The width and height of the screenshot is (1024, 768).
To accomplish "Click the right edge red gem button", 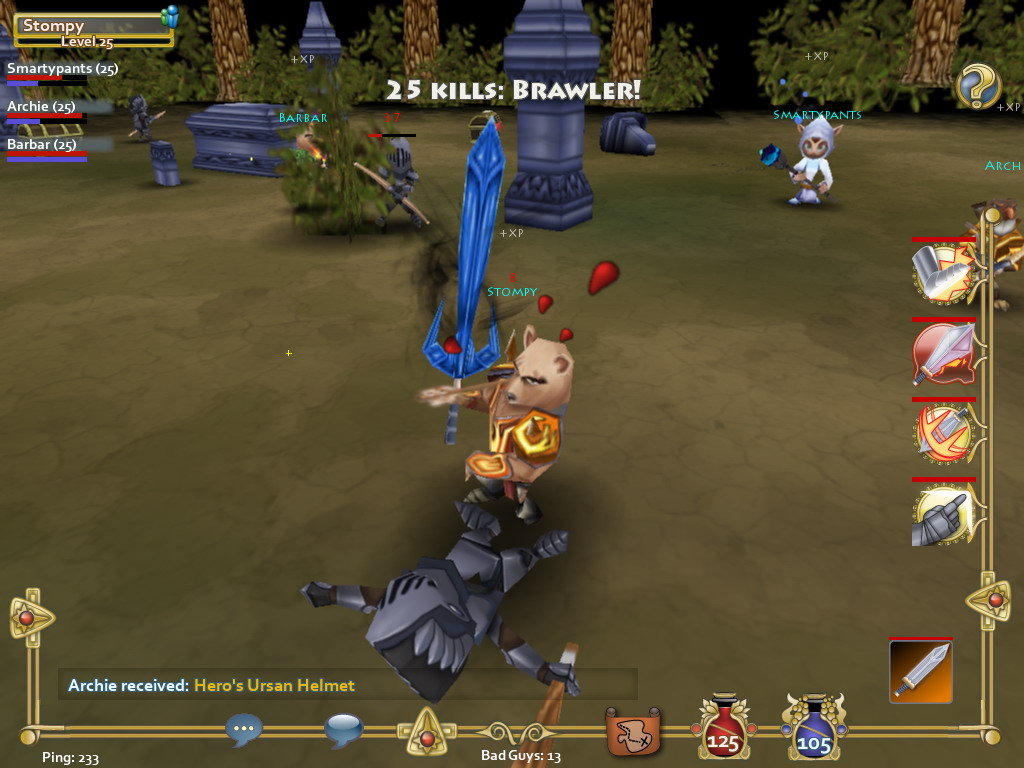I will point(994,600).
